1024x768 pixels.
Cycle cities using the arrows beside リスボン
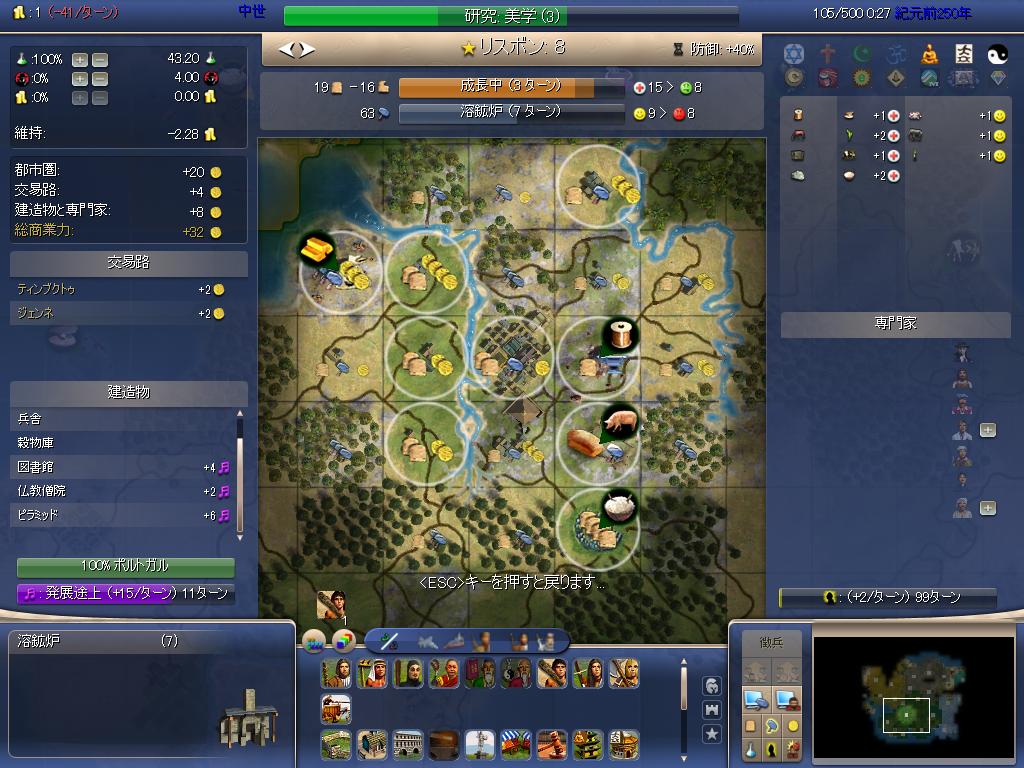click(296, 48)
